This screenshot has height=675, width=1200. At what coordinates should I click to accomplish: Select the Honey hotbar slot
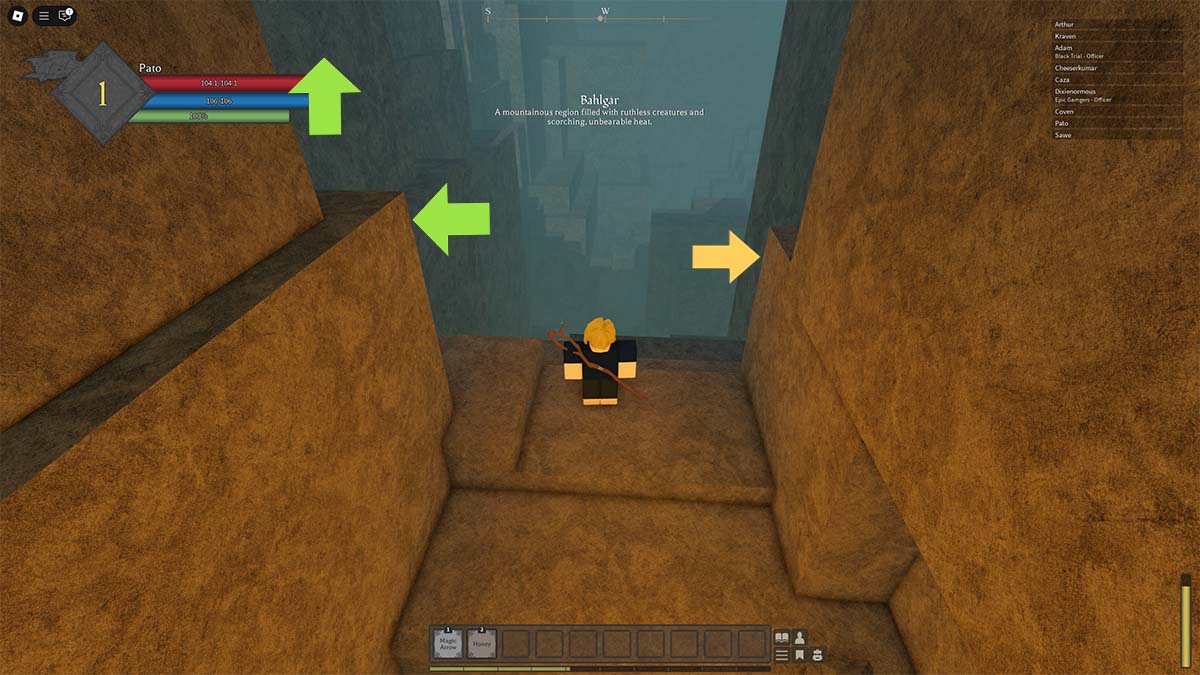pos(482,643)
